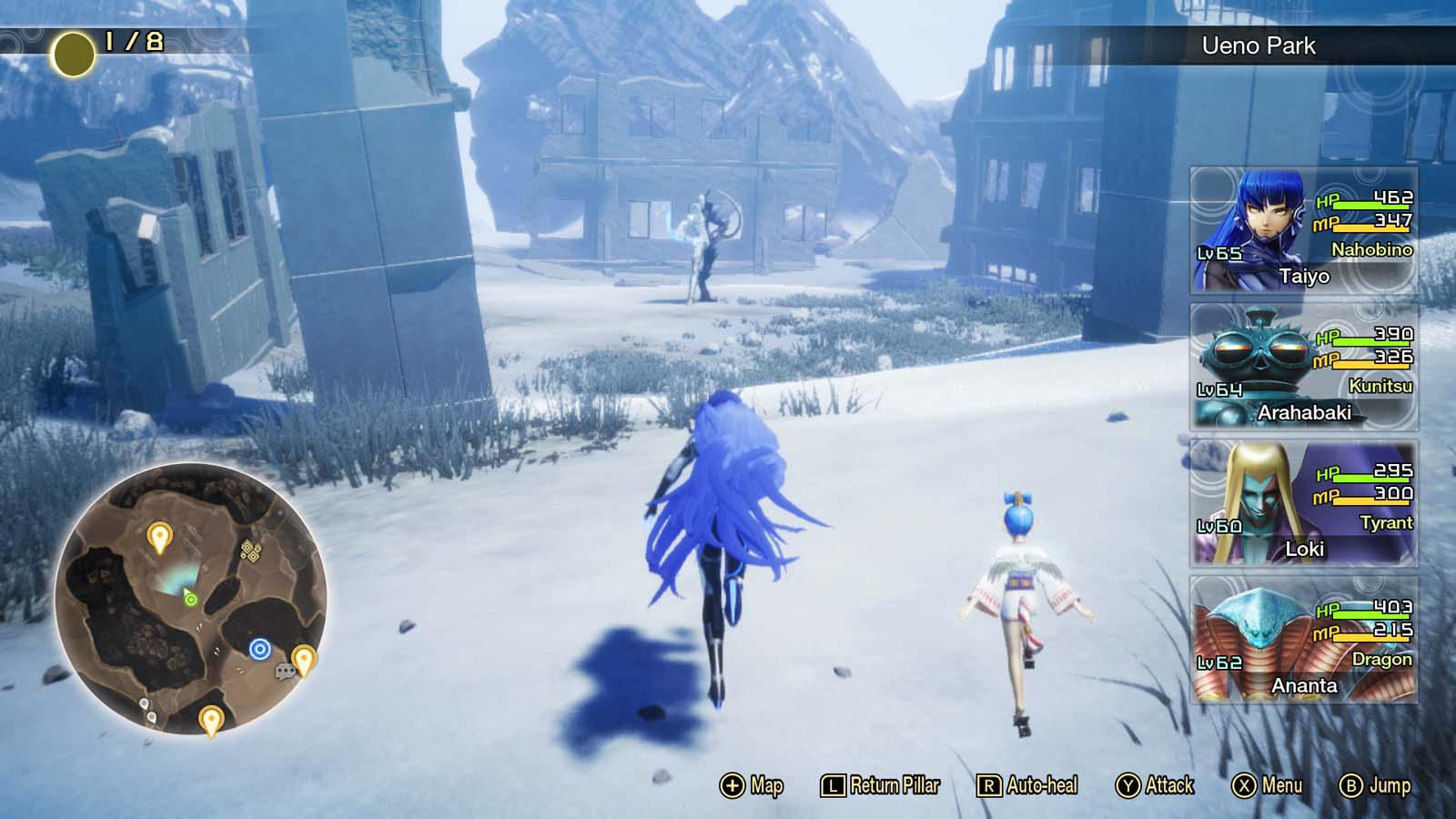Open the speech bubble chat icon on minimap
Screen dimensions: 1456x819
(x=287, y=671)
